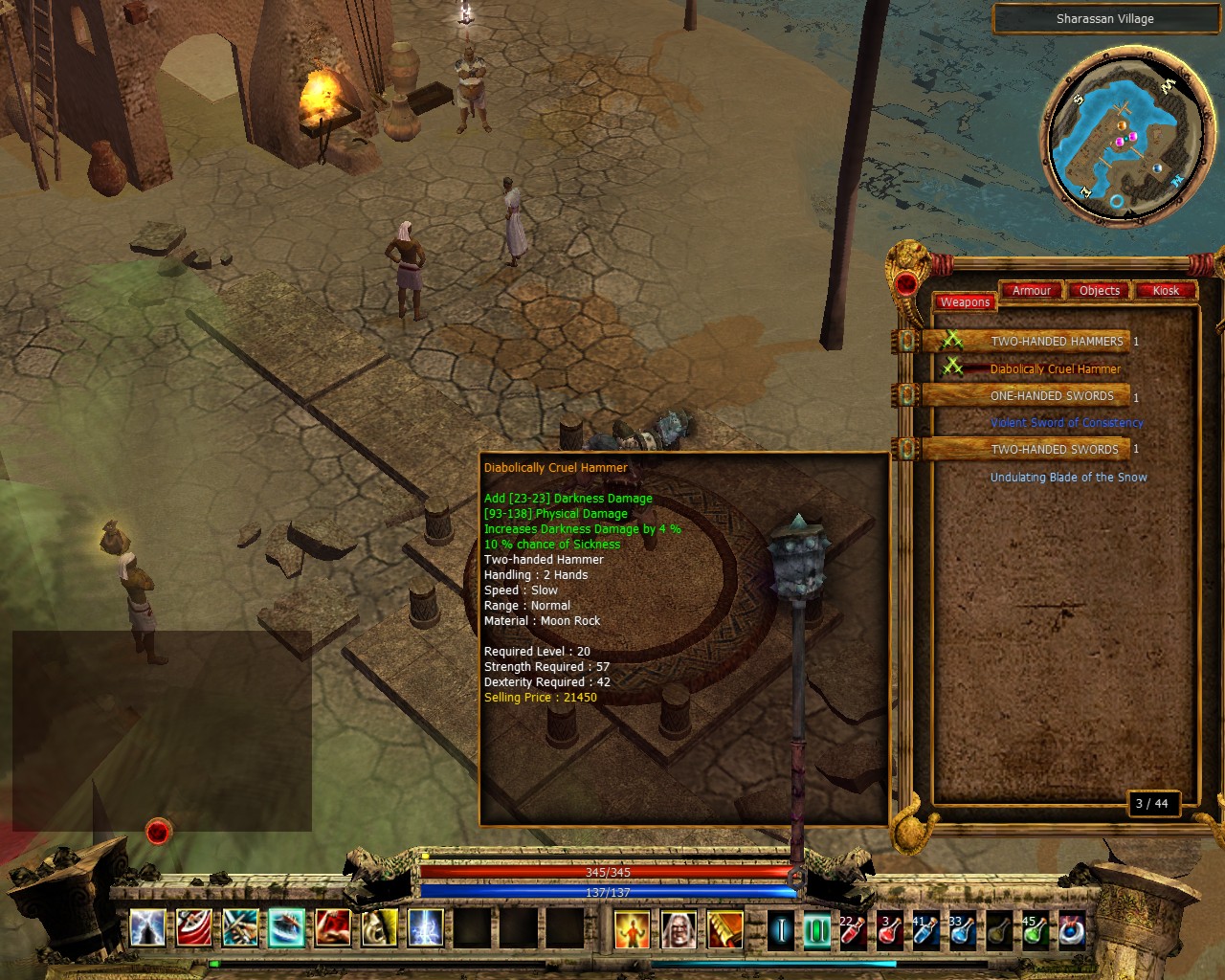The image size is (1225, 980).
Task: Show the Kiosk tab
Action: click(1166, 291)
